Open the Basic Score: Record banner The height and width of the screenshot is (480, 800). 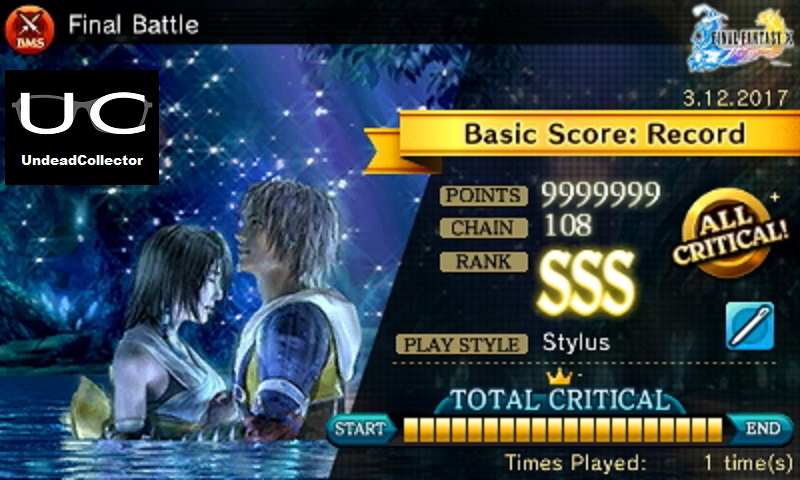(x=605, y=133)
